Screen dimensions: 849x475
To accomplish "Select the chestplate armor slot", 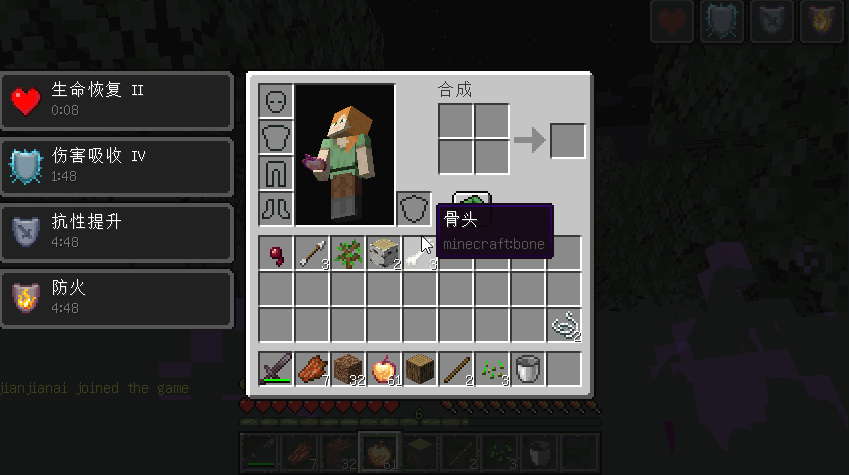I will click(x=276, y=137).
